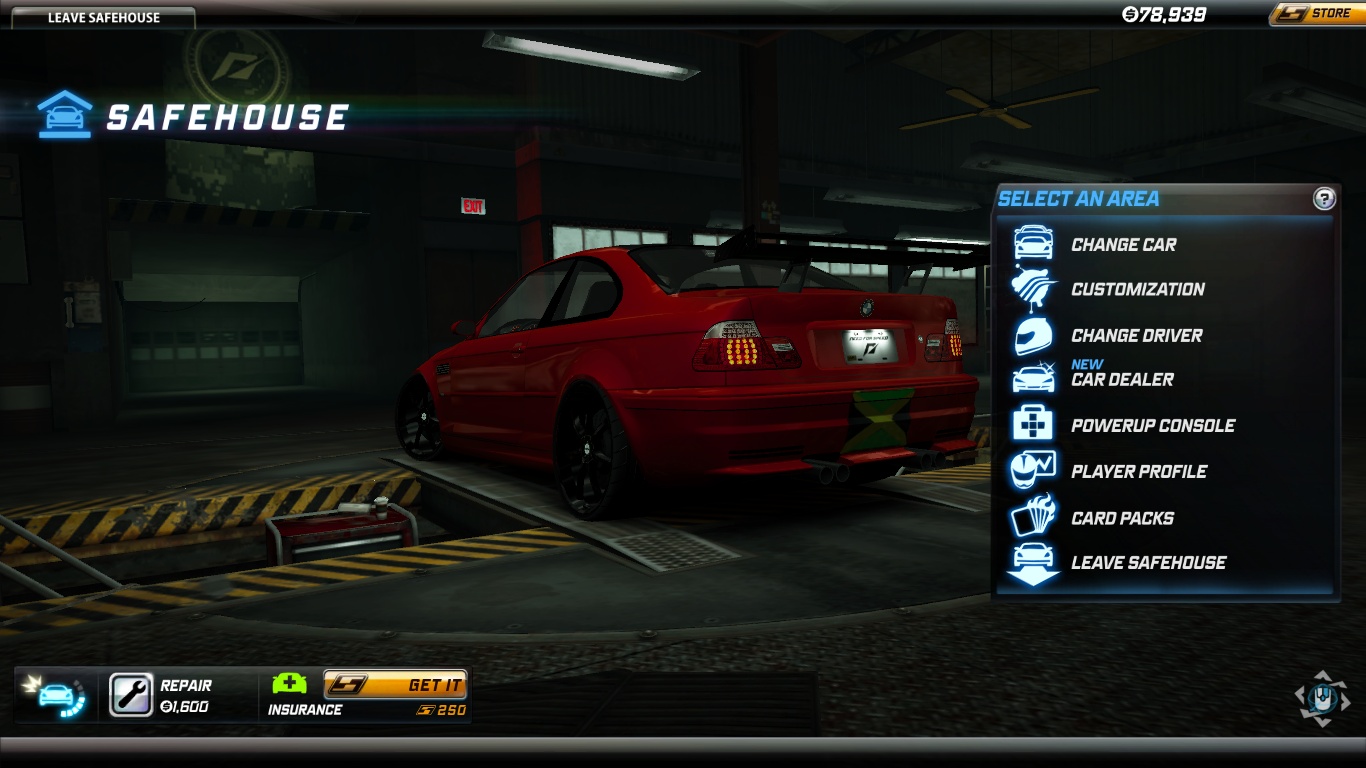
Task: Choose Leave Safehouse in area list
Action: coord(1148,562)
